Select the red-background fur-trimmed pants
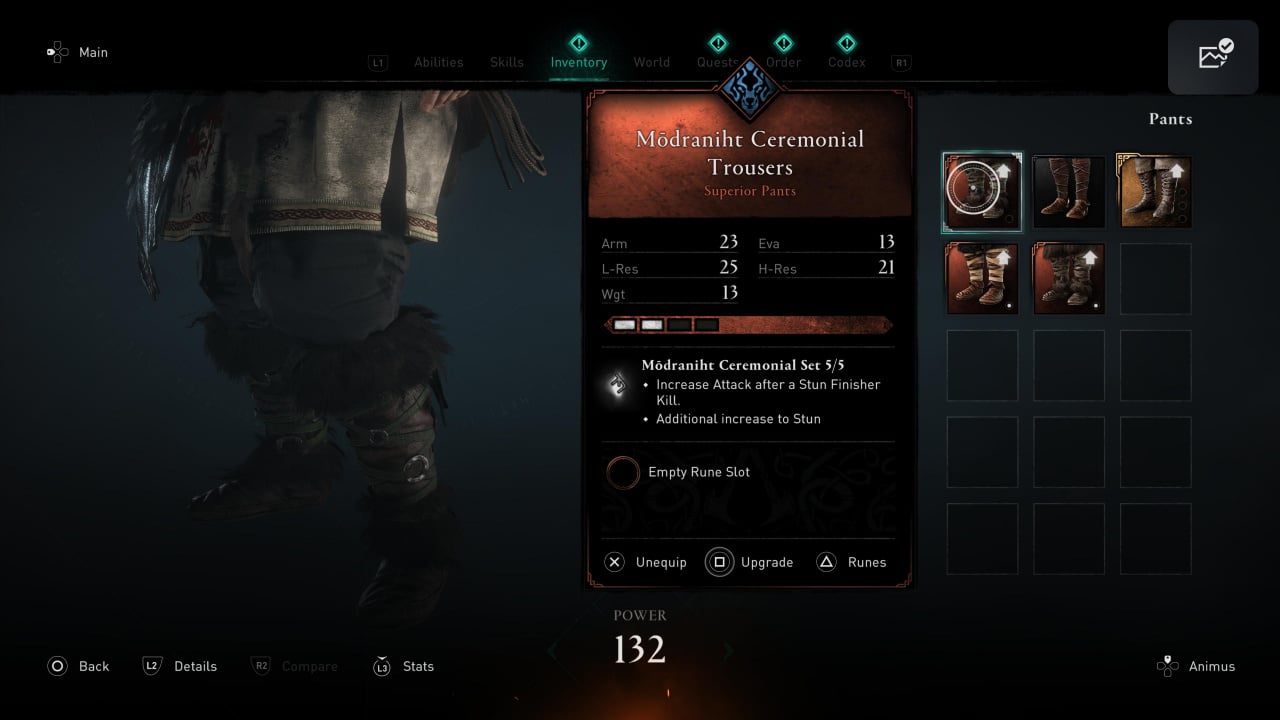This screenshot has width=1280, height=720. 1068,279
